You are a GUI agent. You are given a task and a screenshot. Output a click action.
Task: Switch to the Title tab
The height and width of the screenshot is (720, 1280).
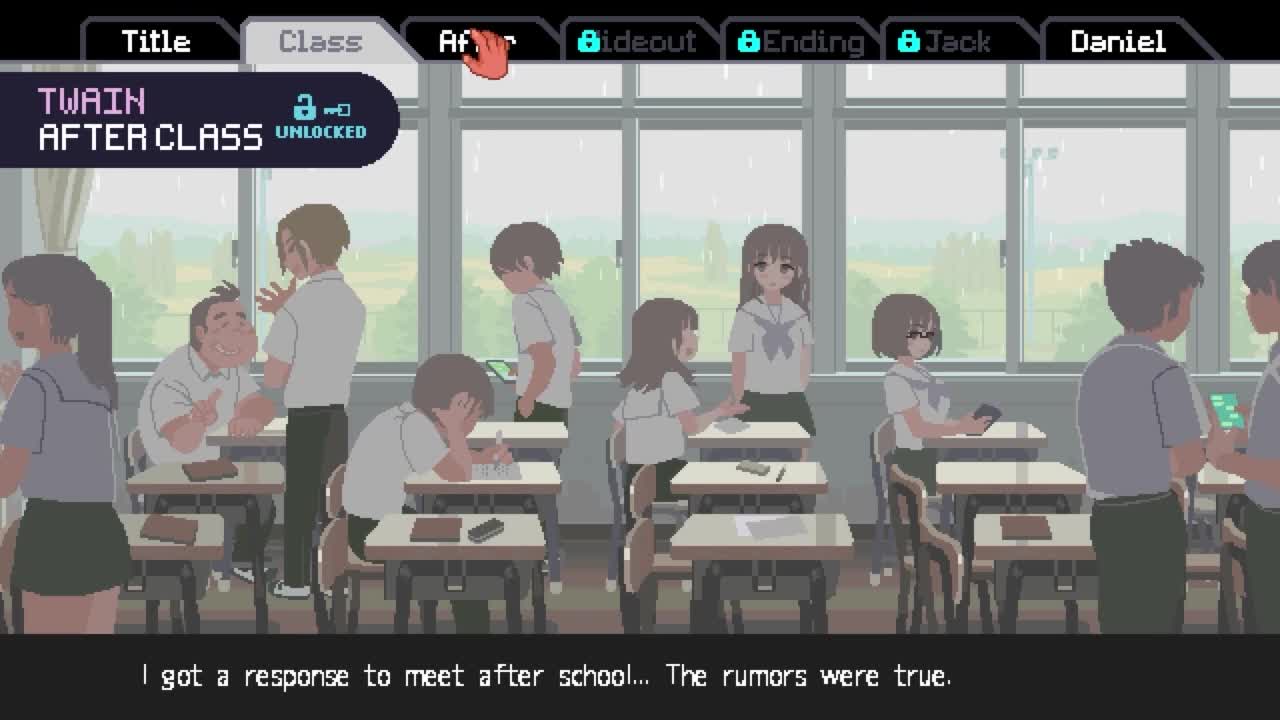pyautogui.click(x=156, y=42)
